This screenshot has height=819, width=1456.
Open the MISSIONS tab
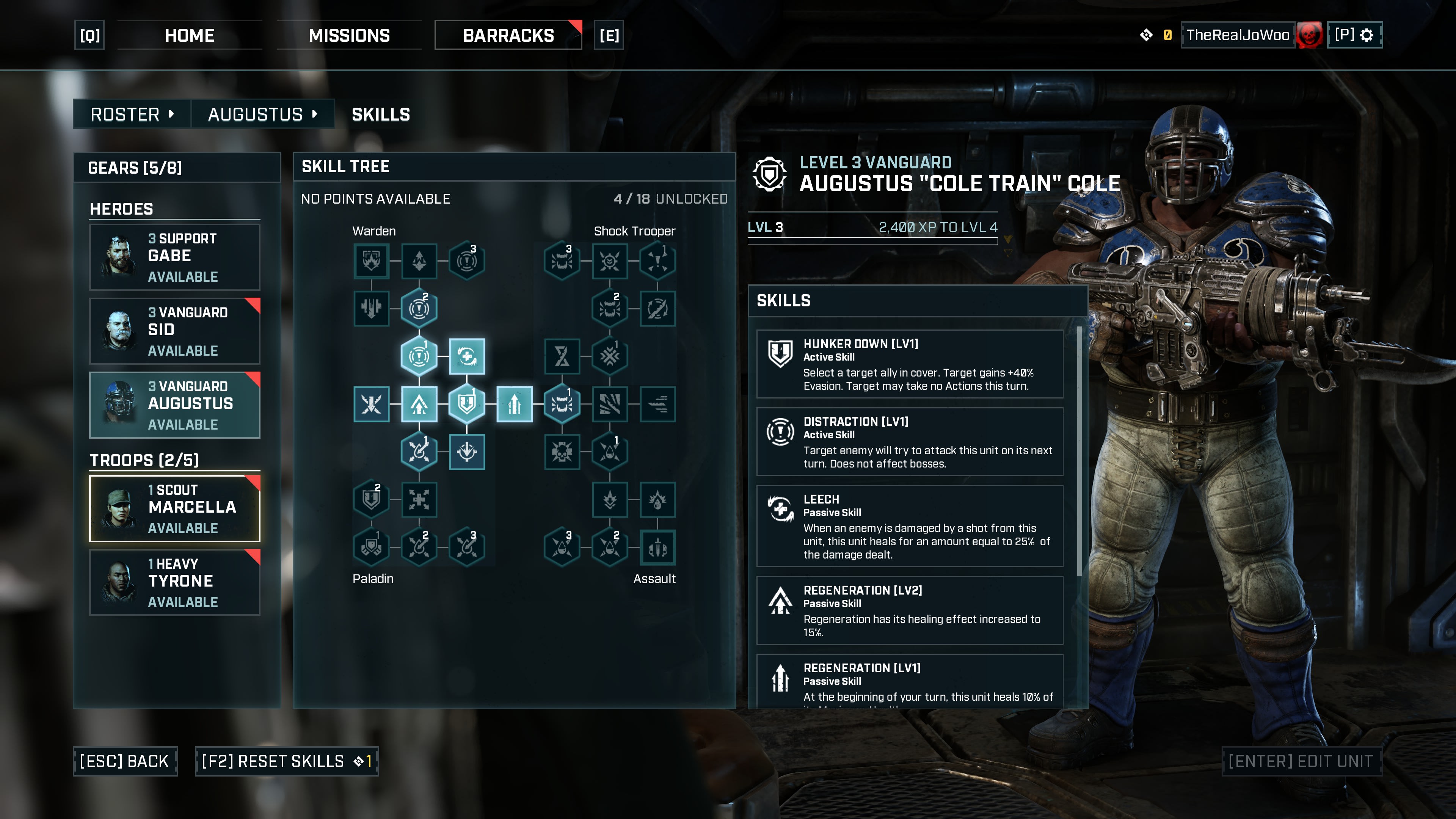[349, 36]
